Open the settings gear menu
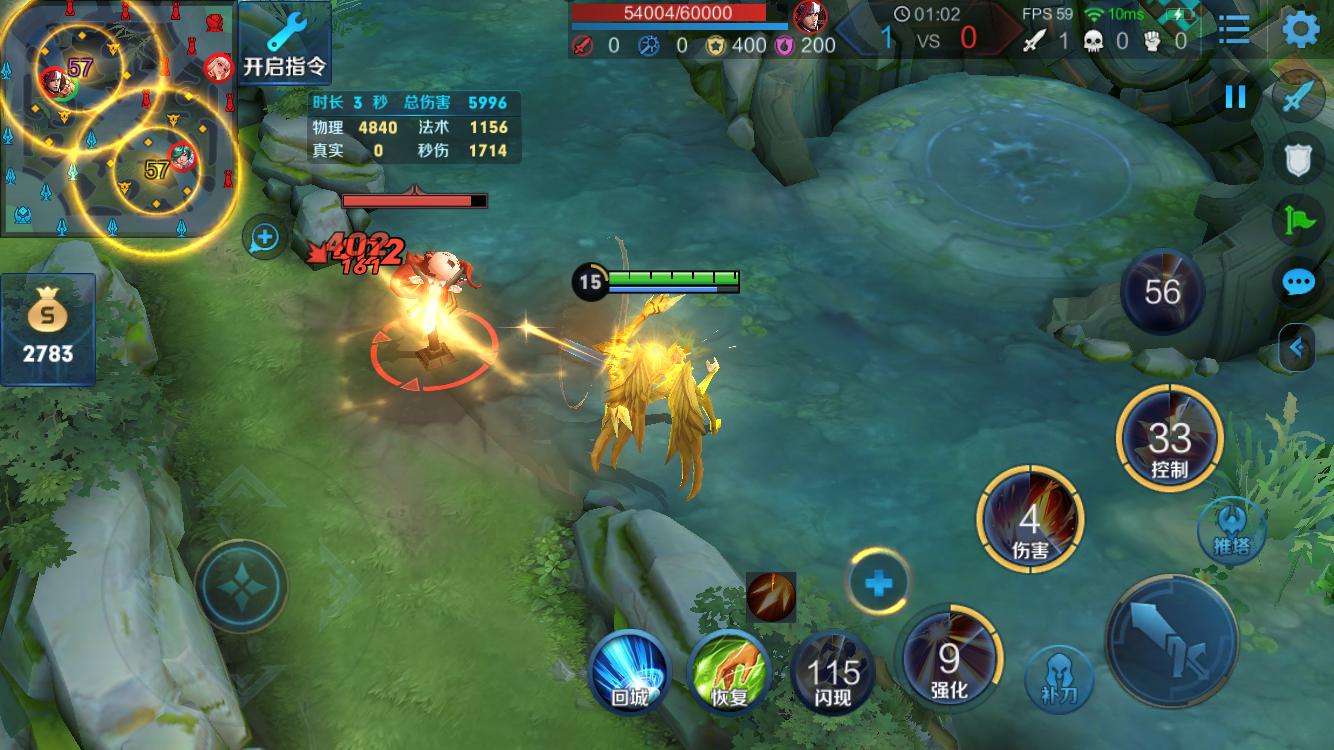 (x=1300, y=30)
